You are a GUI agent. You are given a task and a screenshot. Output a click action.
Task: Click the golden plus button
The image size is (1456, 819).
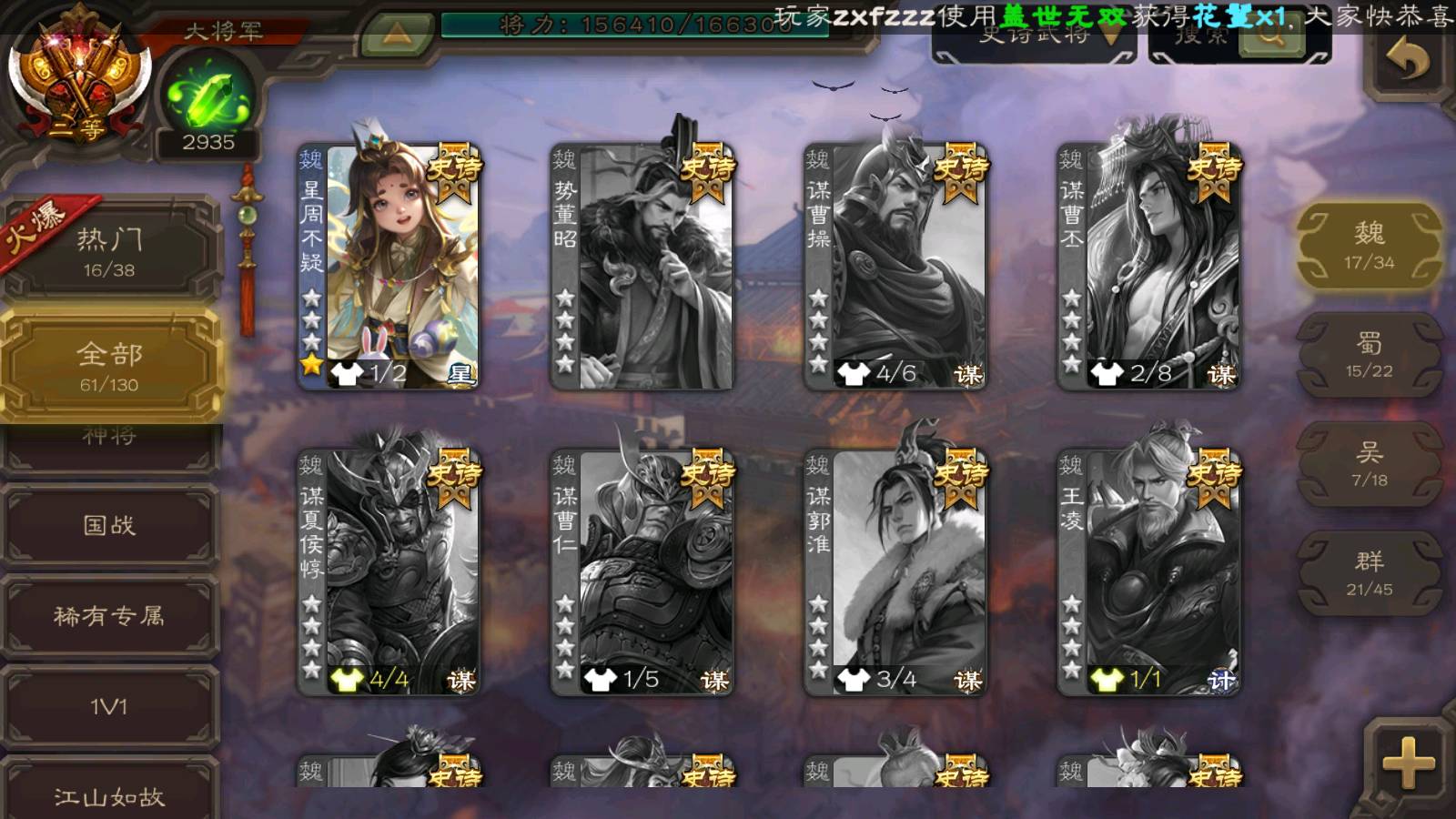pos(1408,763)
